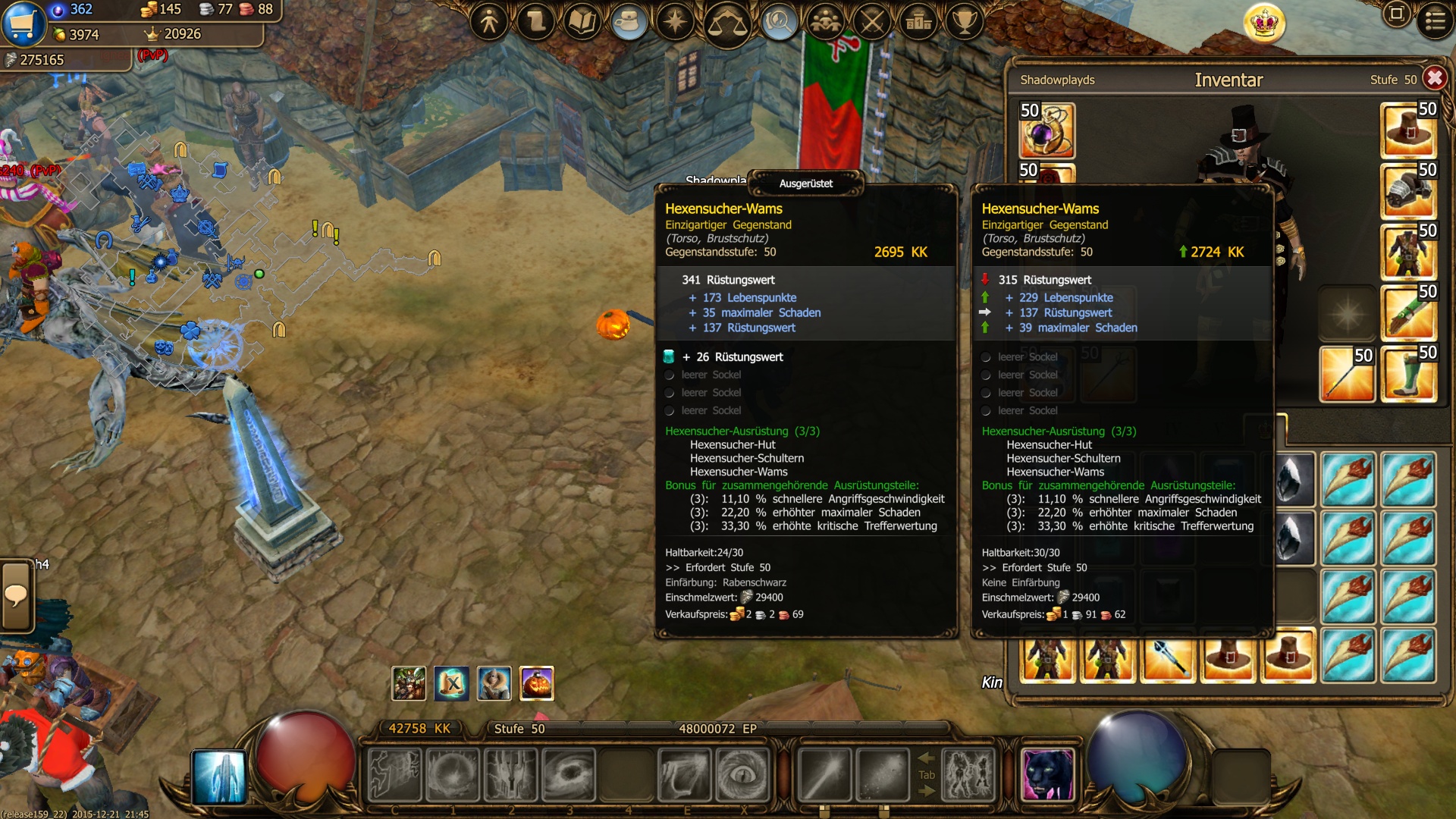Summon the black panther mount
The image size is (1456, 819).
[x=1047, y=774]
